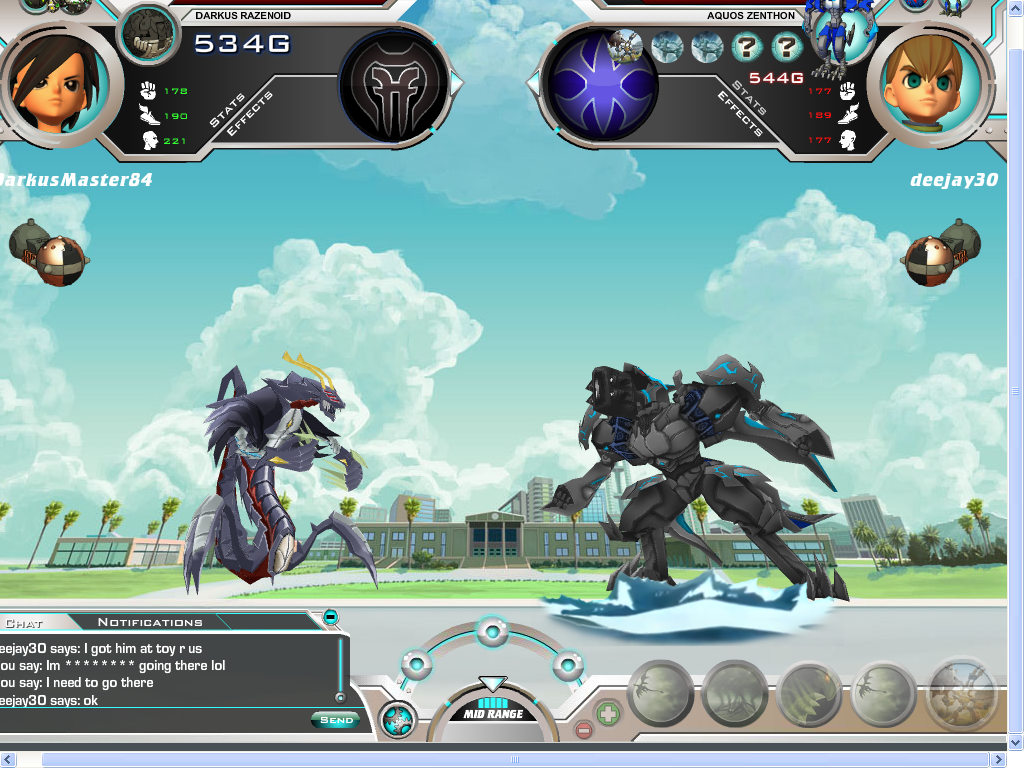Image resolution: width=1024 pixels, height=768 pixels.
Task: Send the chat message
Action: (335, 720)
